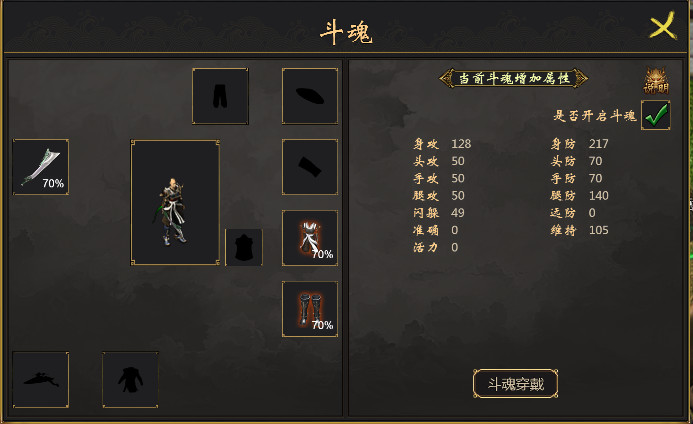Select the white robe 70% slot

310,238
